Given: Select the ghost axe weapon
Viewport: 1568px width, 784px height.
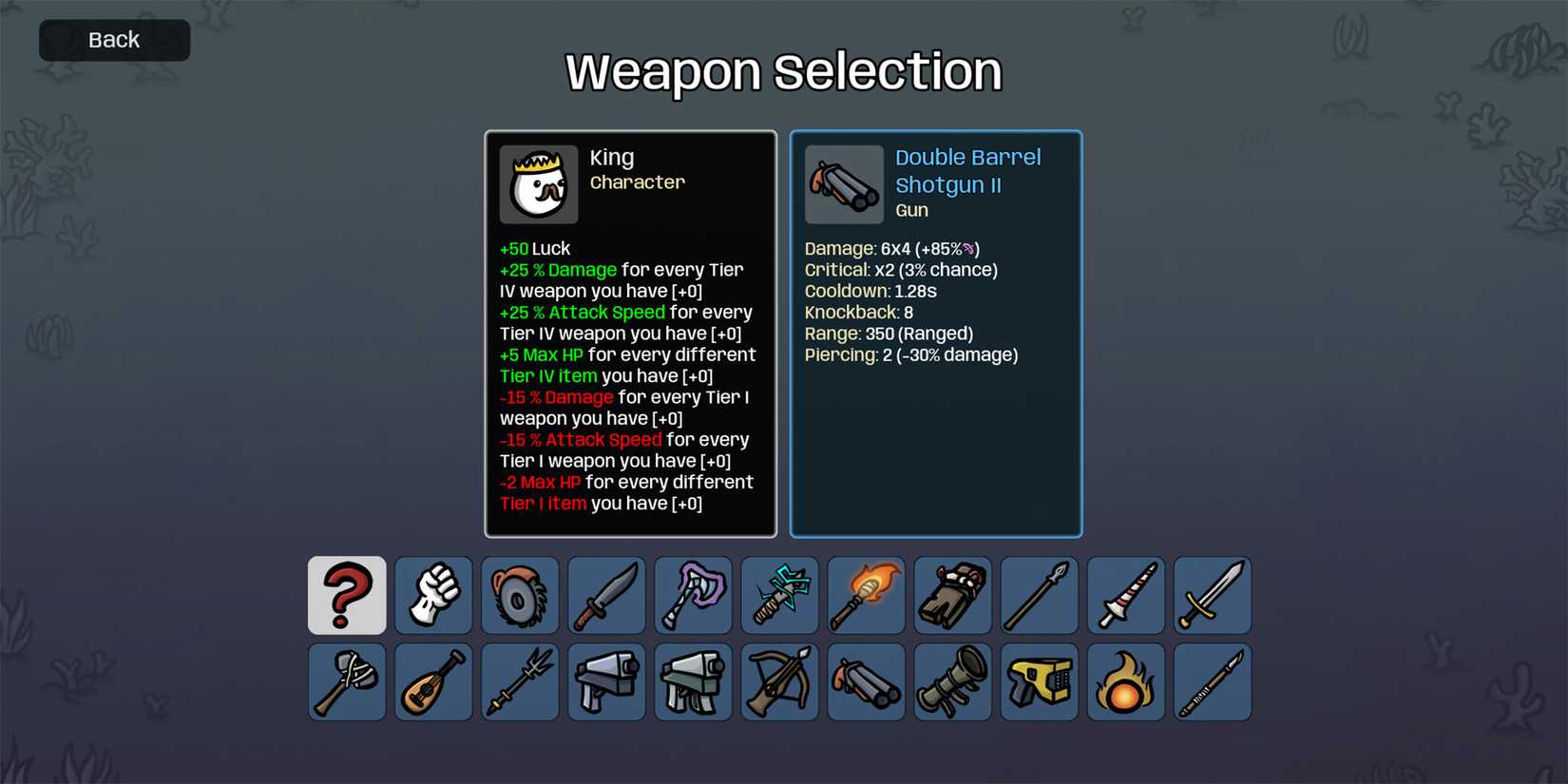Looking at the screenshot, I should [692, 596].
